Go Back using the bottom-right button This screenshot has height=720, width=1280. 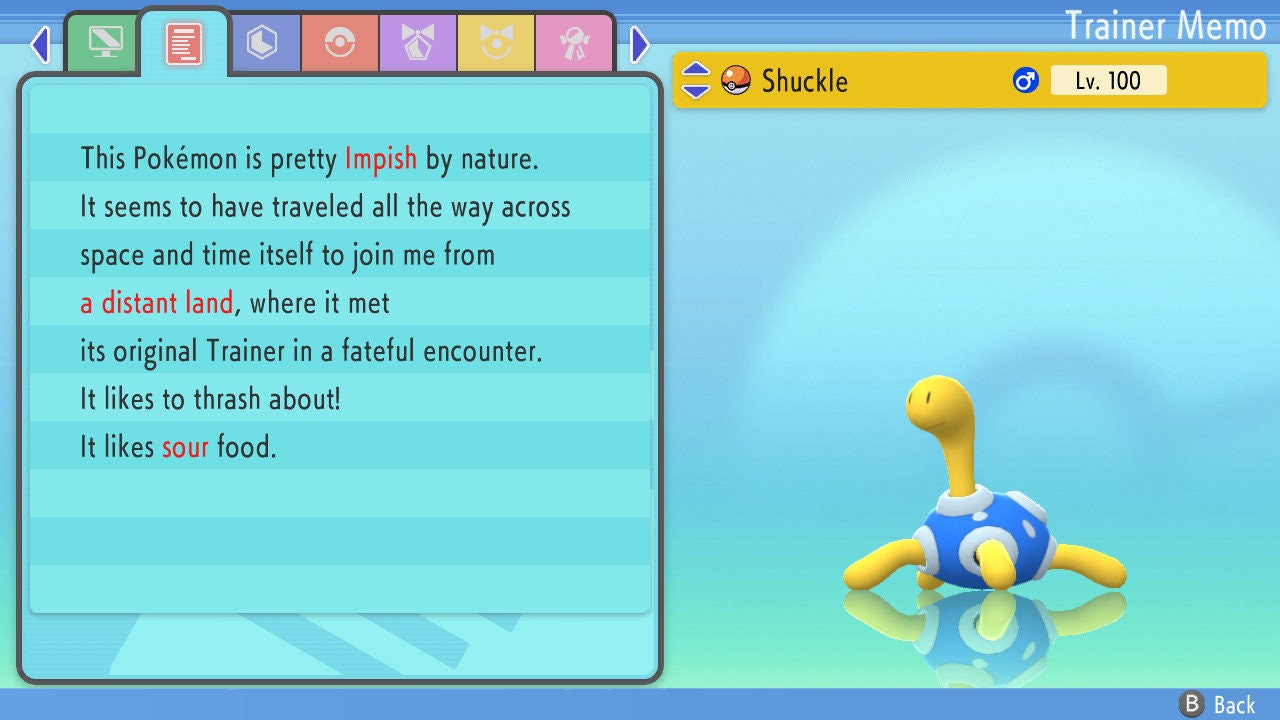pos(1218,704)
